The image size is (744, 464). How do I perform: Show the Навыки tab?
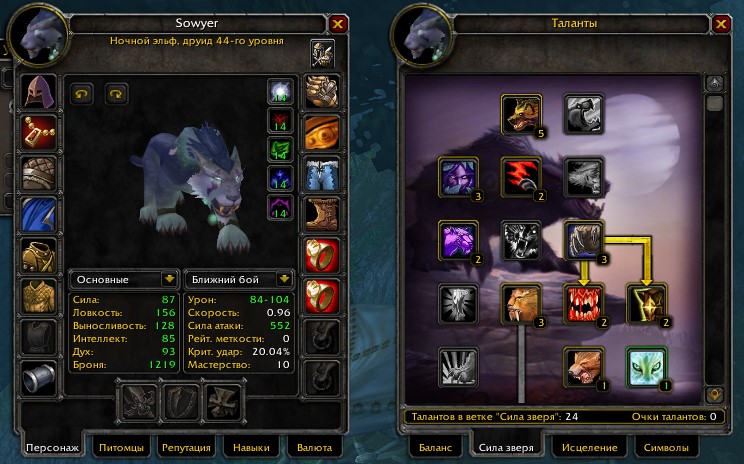(x=251, y=446)
